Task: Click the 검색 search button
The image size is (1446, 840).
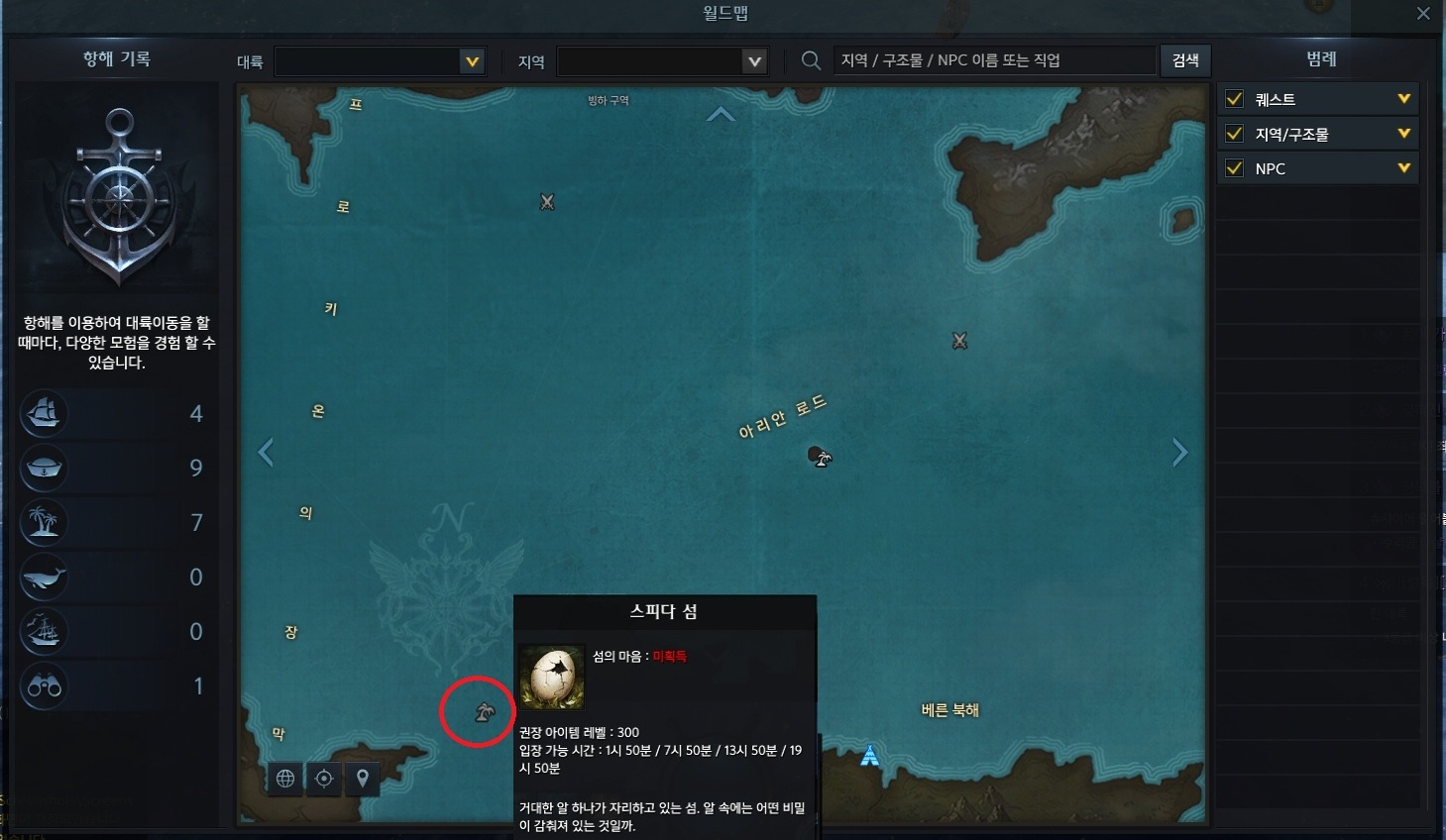Action: coord(1185,60)
